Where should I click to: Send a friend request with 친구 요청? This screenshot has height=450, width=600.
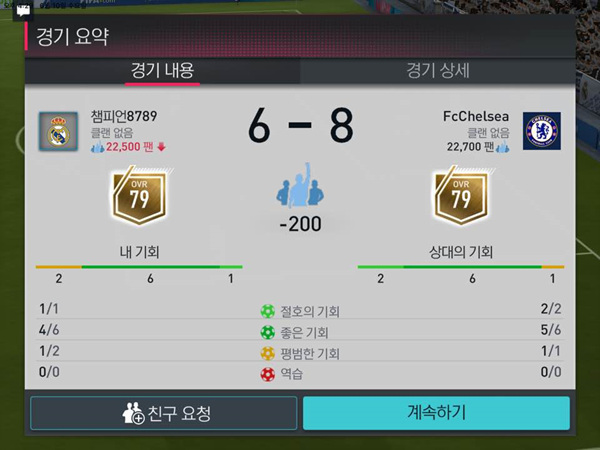click(x=164, y=413)
